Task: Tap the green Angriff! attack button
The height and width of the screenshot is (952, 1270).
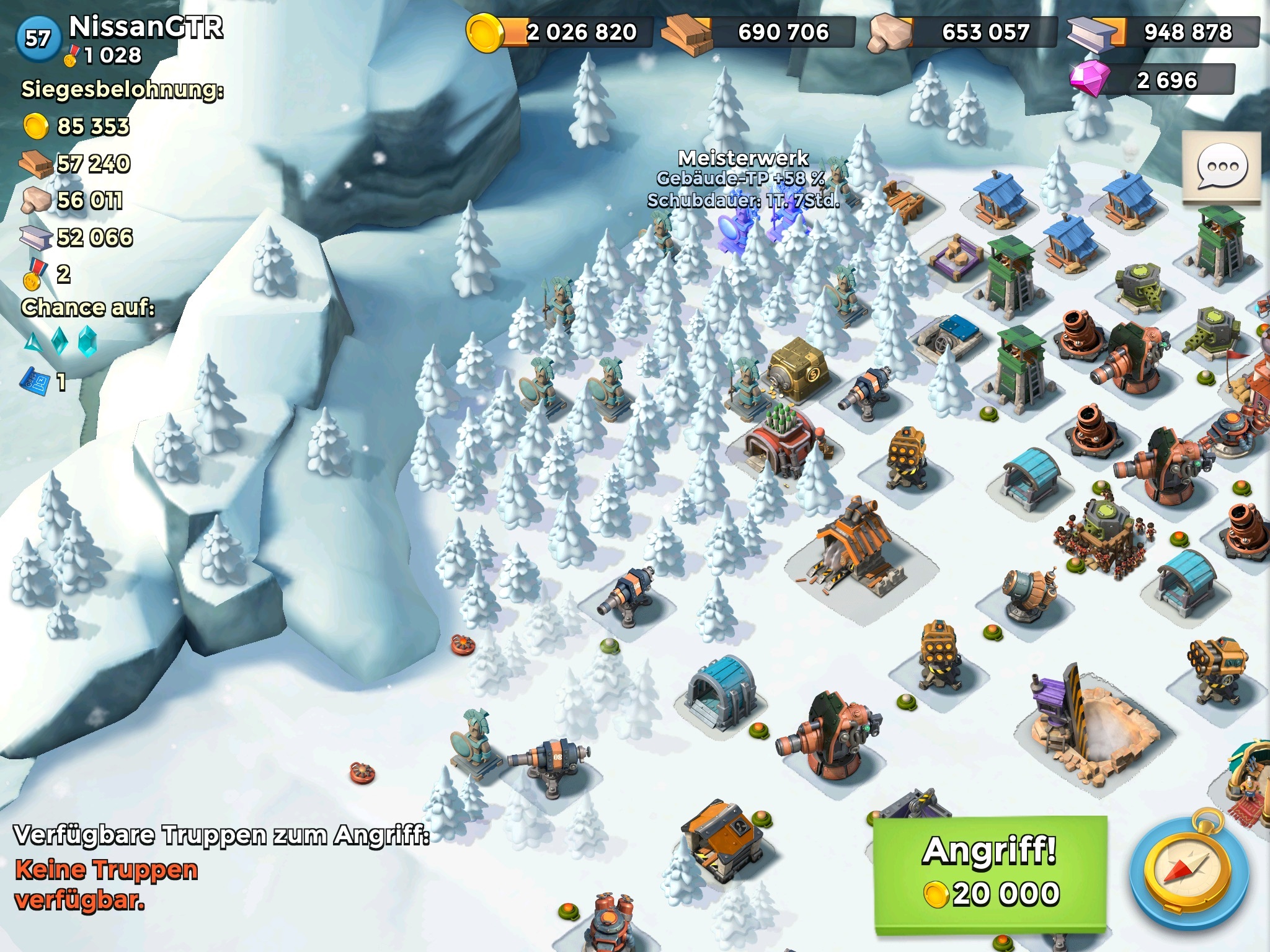Action: [x=990, y=874]
